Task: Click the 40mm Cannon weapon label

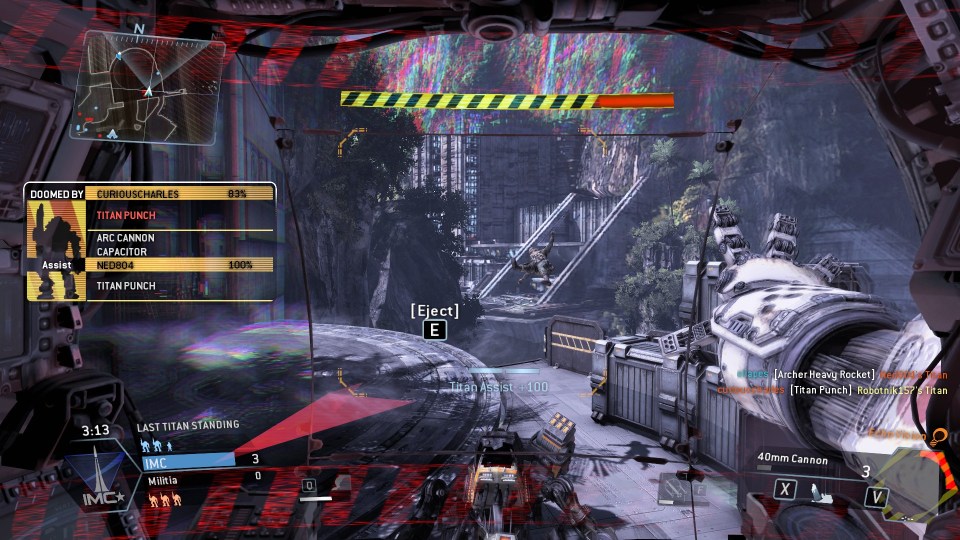Action: pyautogui.click(x=793, y=460)
